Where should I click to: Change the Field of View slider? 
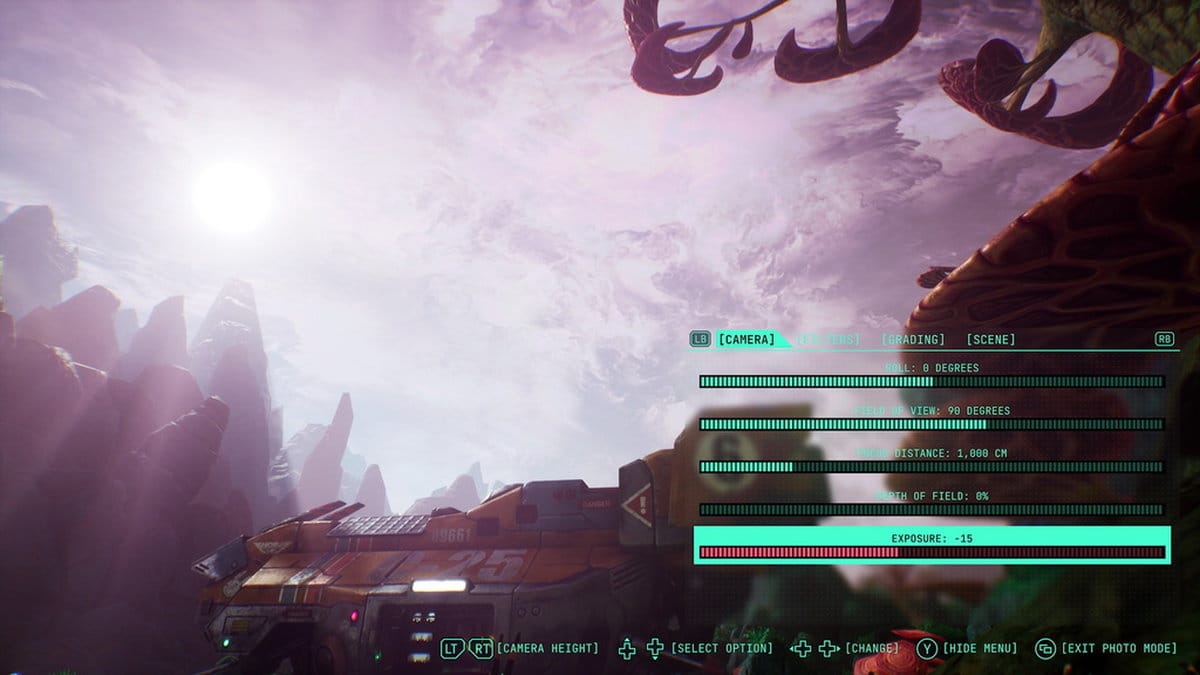tap(931, 424)
